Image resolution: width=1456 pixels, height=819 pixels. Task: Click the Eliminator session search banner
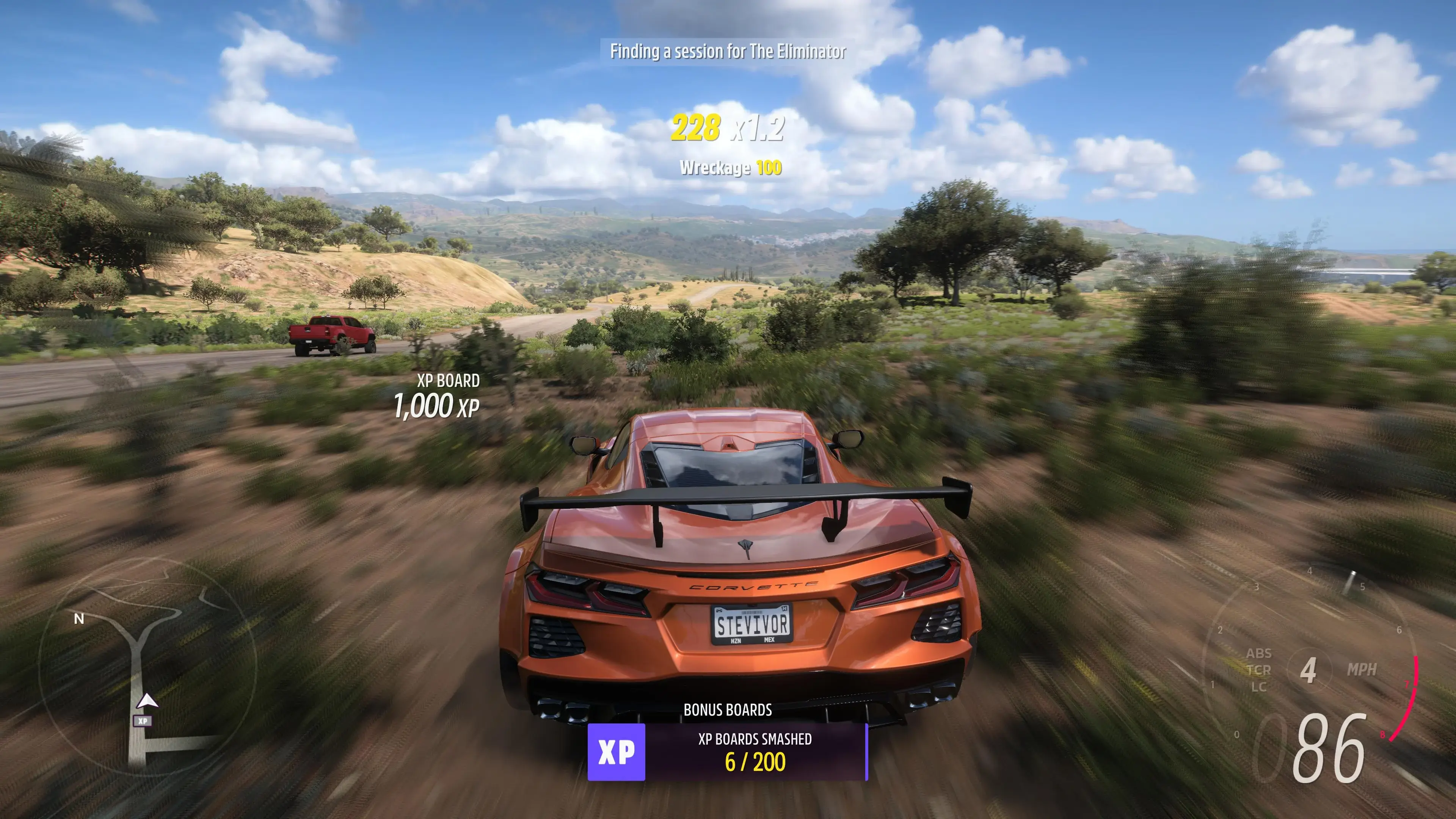click(728, 52)
